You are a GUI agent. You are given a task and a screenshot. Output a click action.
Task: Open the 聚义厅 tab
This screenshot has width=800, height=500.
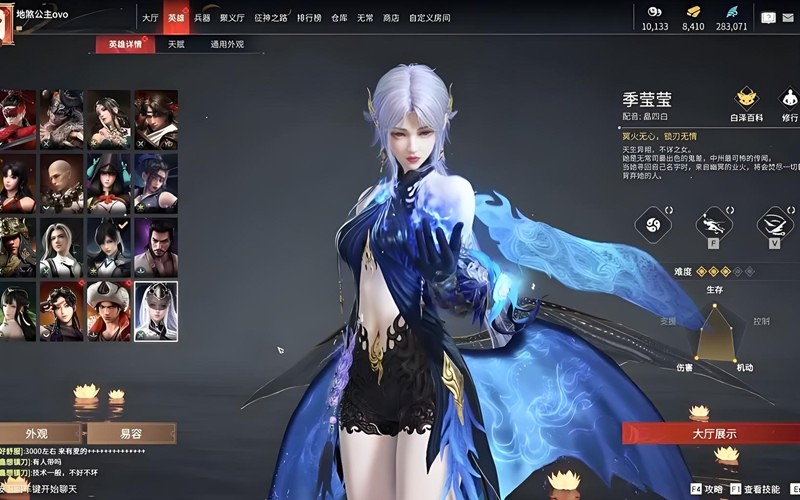(232, 18)
